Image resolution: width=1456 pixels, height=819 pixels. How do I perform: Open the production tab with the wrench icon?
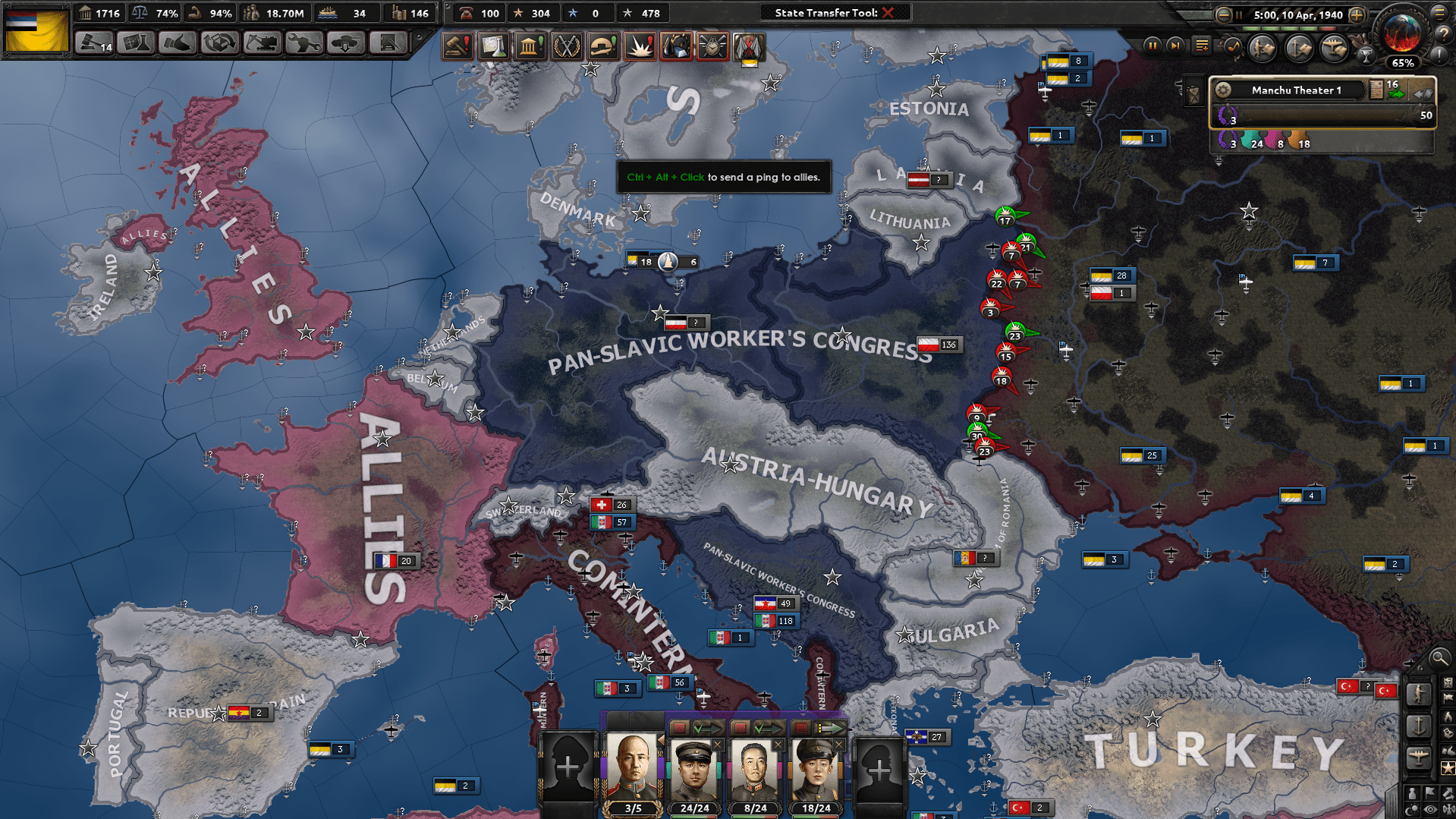[x=302, y=46]
